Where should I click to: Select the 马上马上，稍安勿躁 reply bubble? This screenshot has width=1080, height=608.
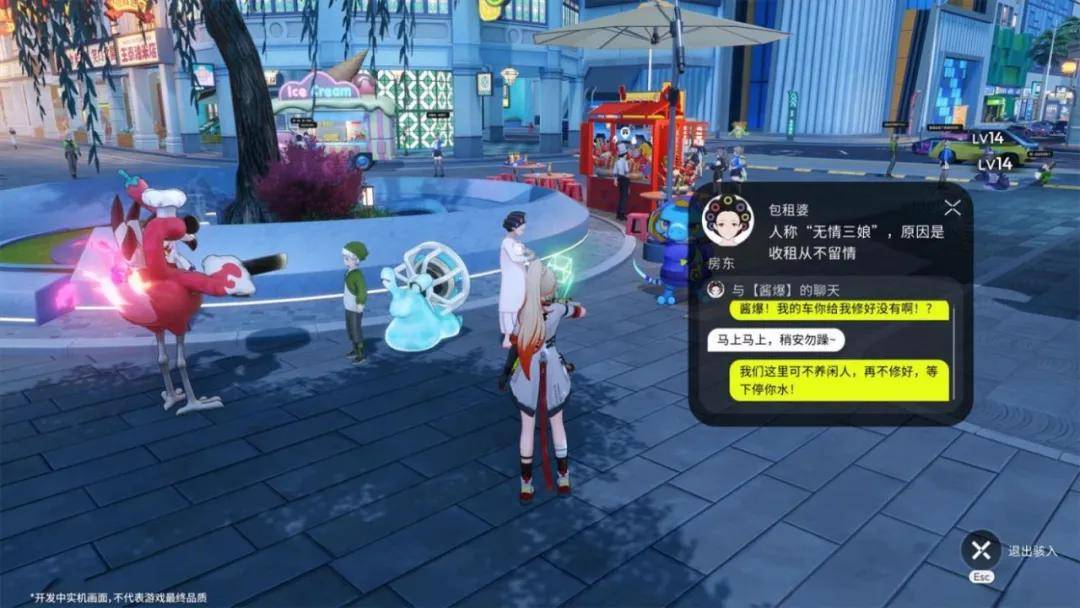[x=775, y=340]
